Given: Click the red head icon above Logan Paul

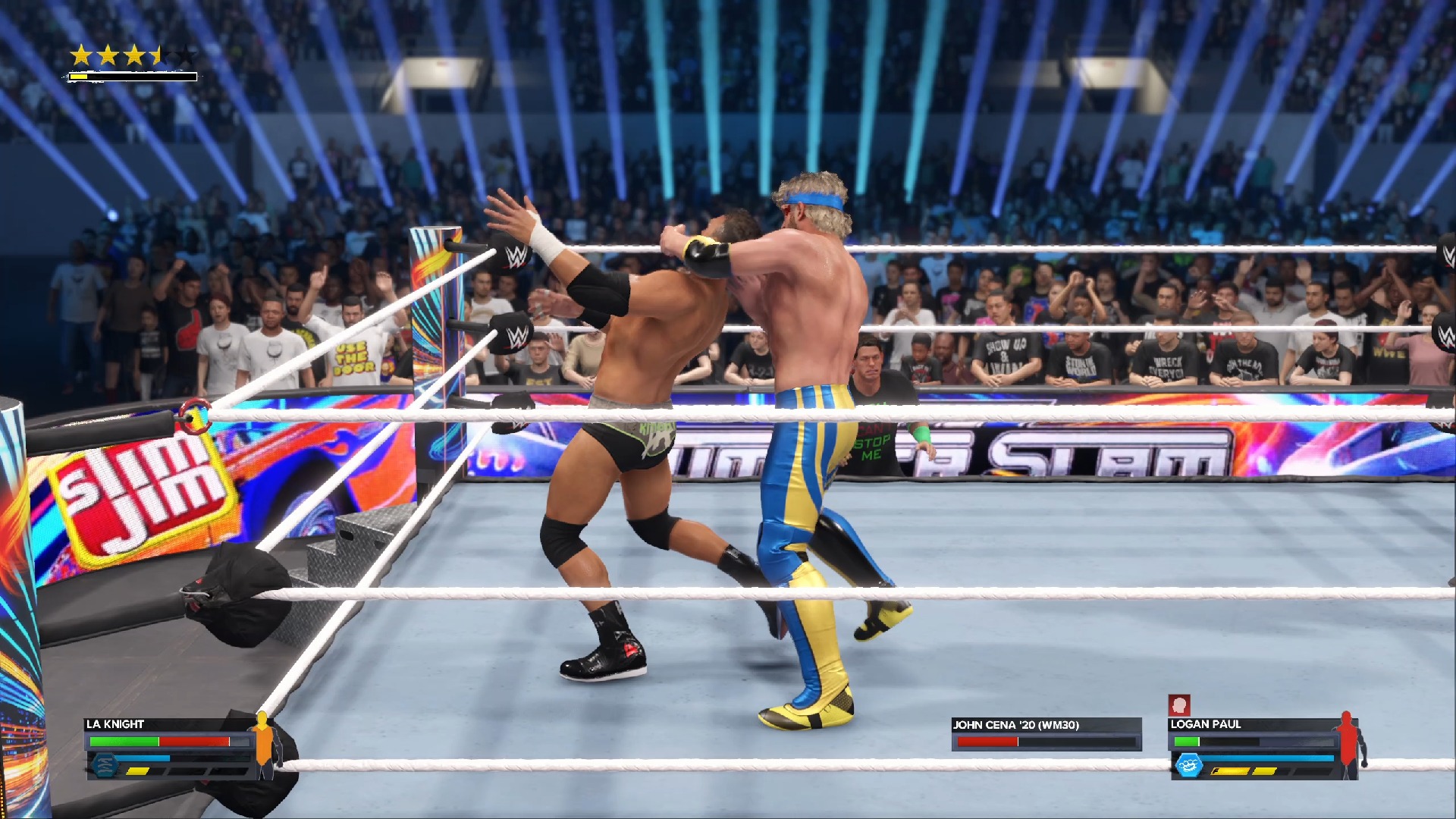Looking at the screenshot, I should pos(1178,705).
